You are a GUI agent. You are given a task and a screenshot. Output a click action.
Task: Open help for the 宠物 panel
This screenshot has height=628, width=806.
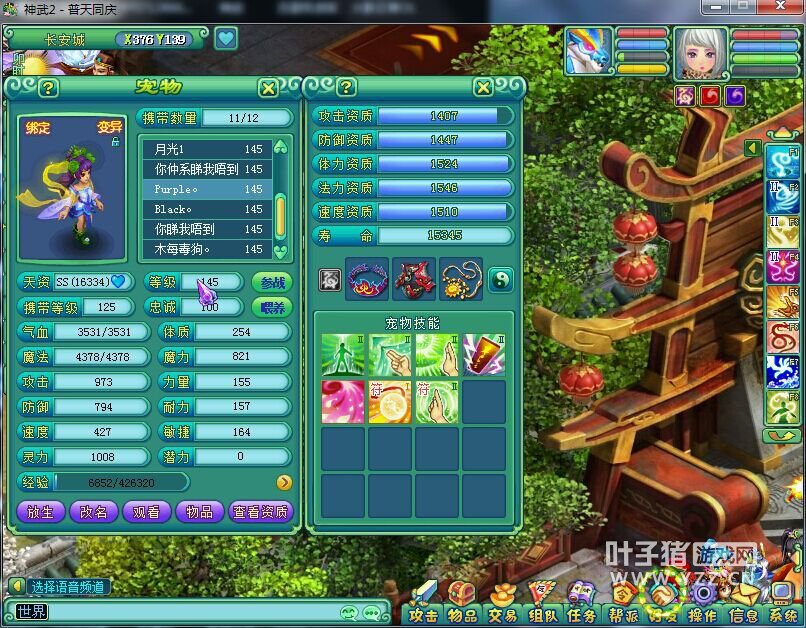[x=48, y=88]
